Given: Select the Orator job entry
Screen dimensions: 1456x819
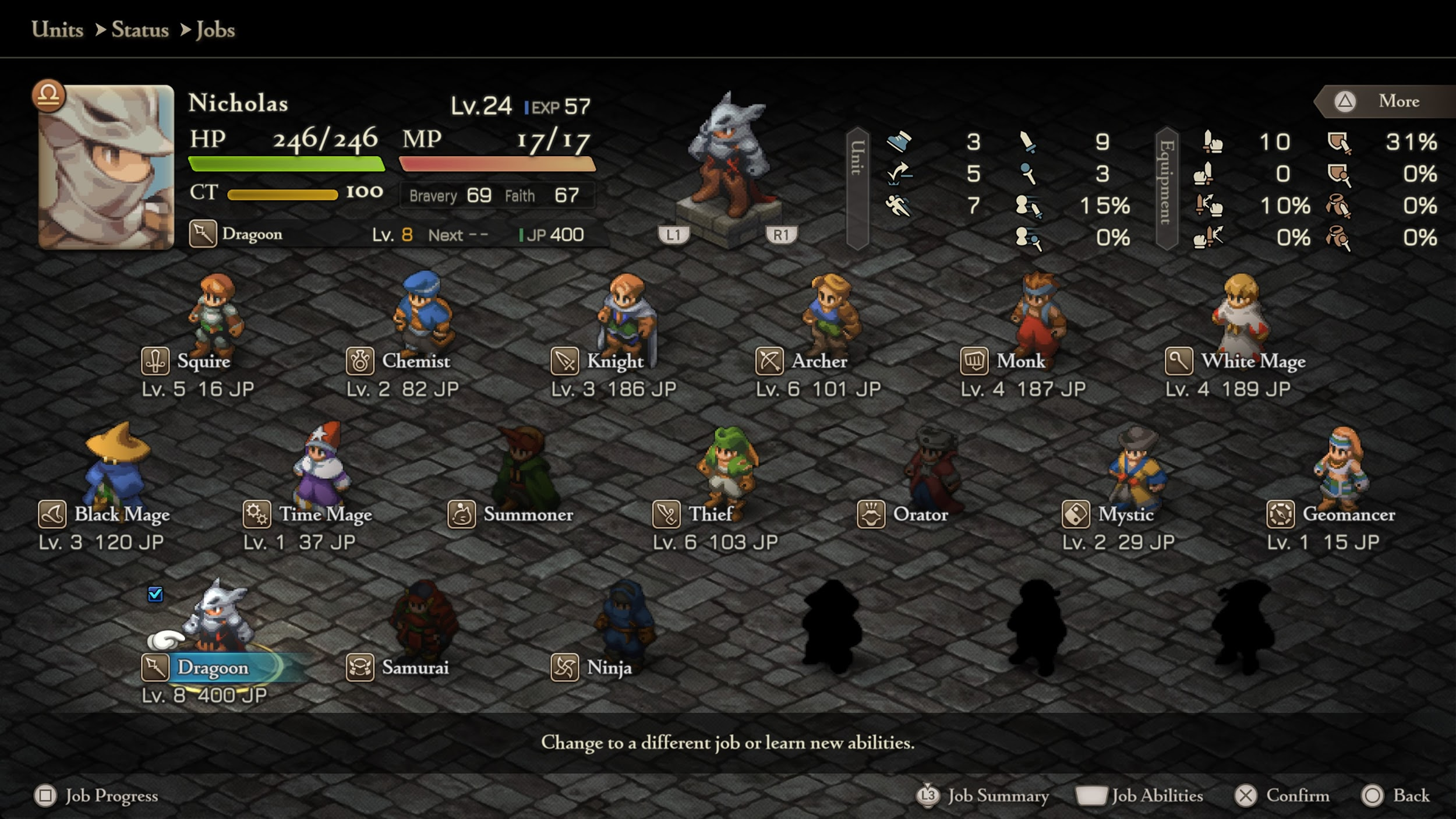Looking at the screenshot, I should coord(920,514).
